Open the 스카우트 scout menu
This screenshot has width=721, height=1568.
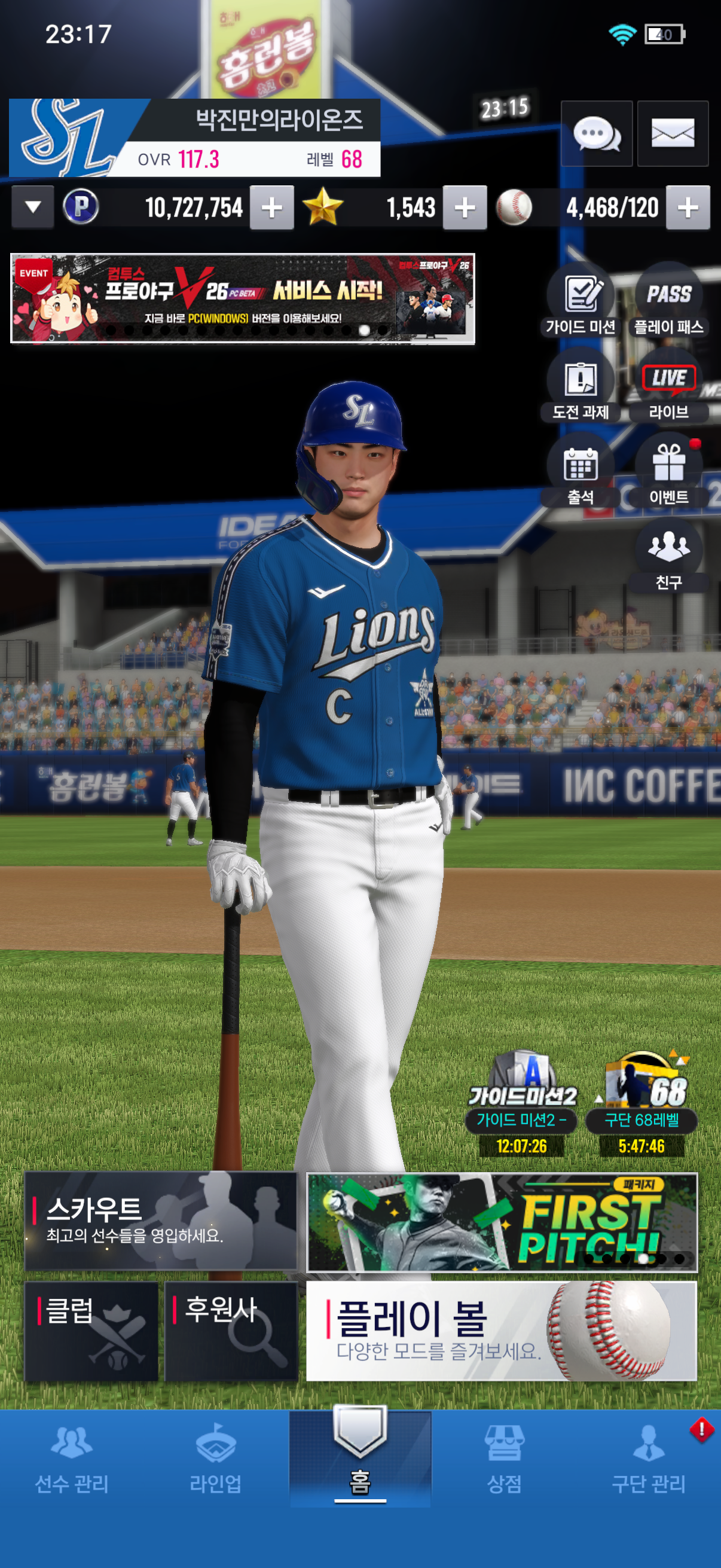pos(161,1221)
